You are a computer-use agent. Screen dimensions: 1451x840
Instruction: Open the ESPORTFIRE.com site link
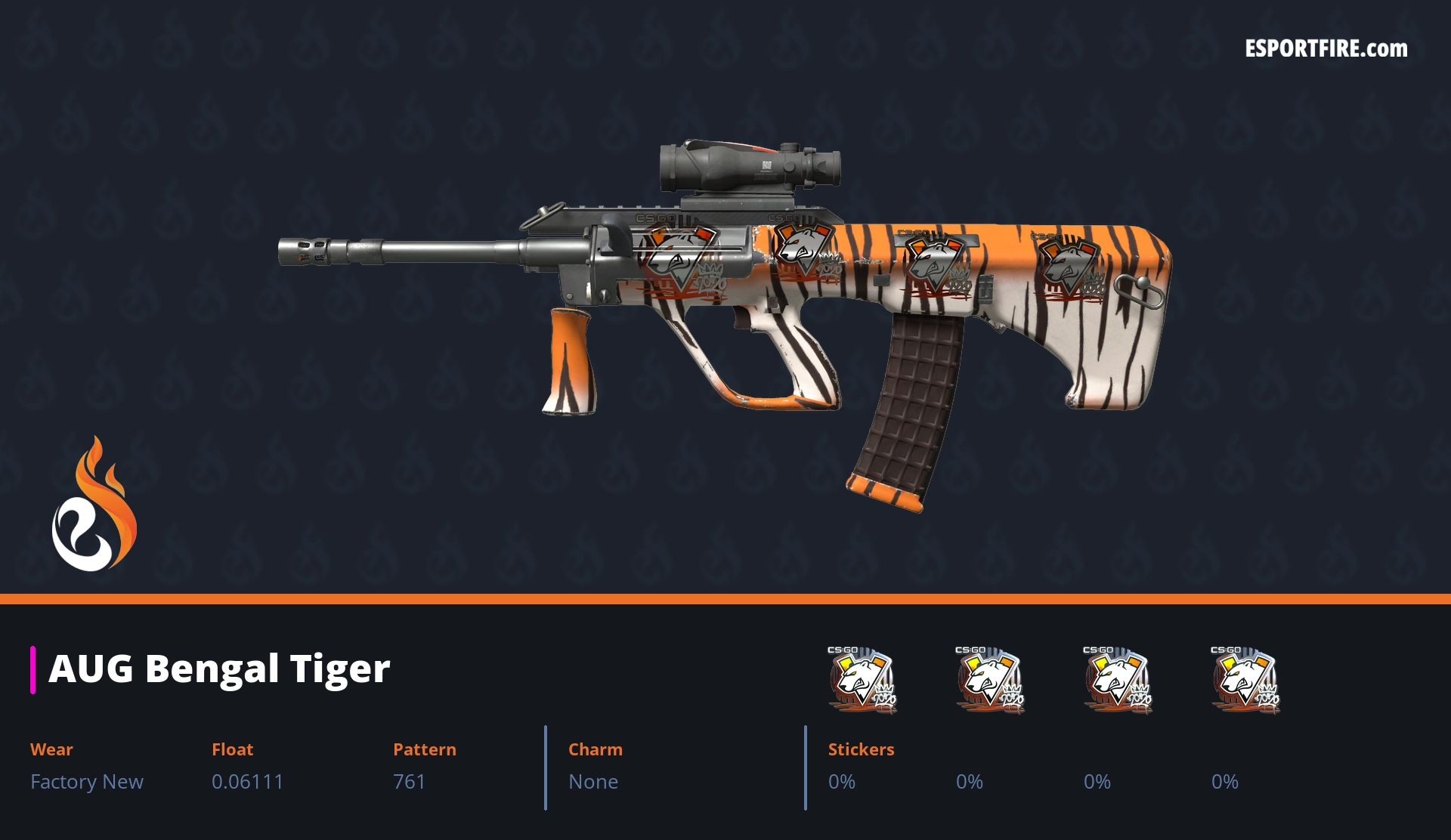point(1326,49)
